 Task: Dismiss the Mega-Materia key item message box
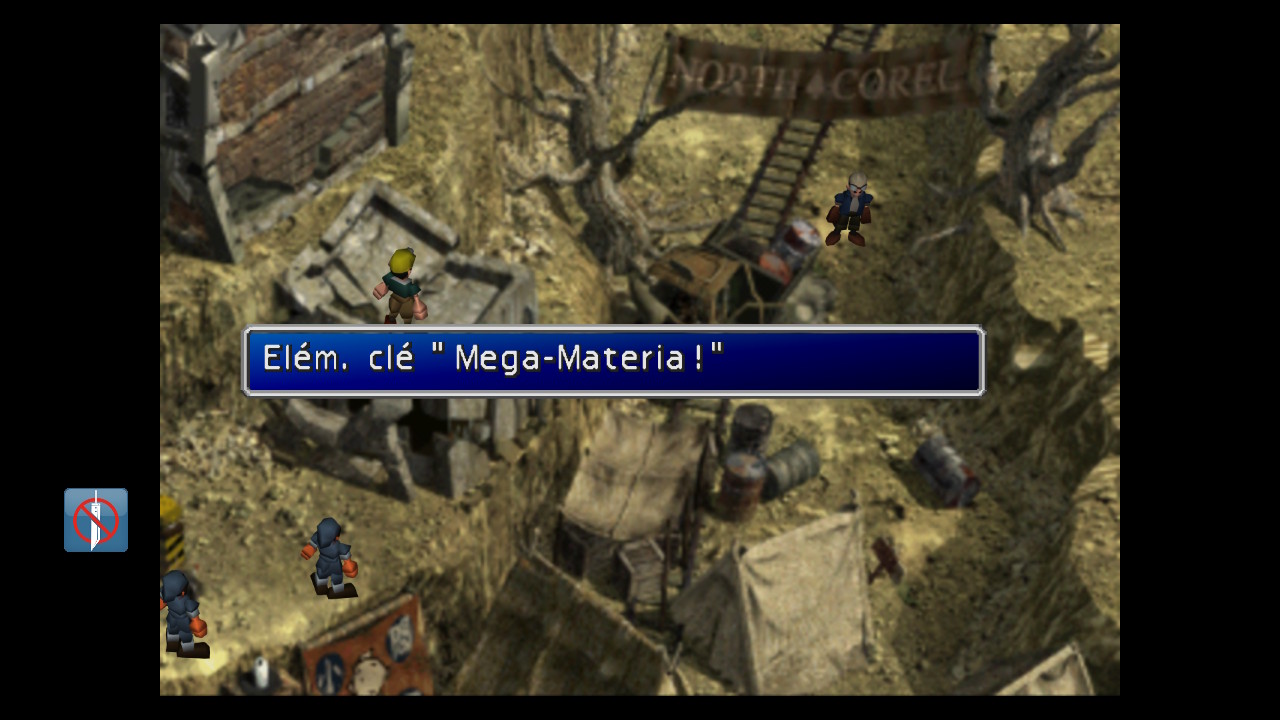[613, 360]
